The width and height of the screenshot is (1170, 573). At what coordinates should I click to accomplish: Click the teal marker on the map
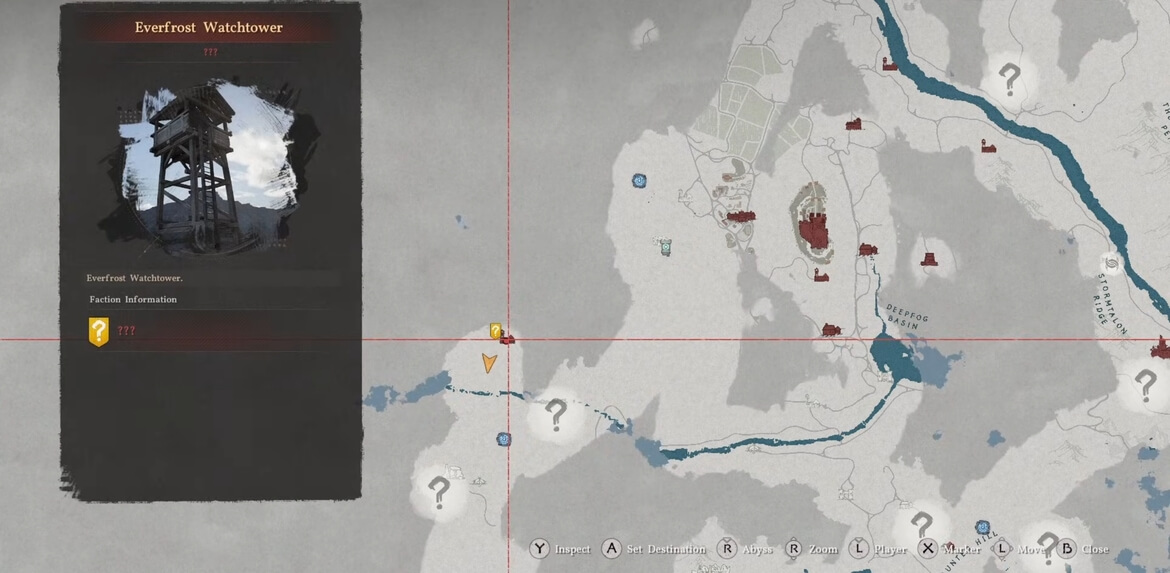click(x=665, y=245)
